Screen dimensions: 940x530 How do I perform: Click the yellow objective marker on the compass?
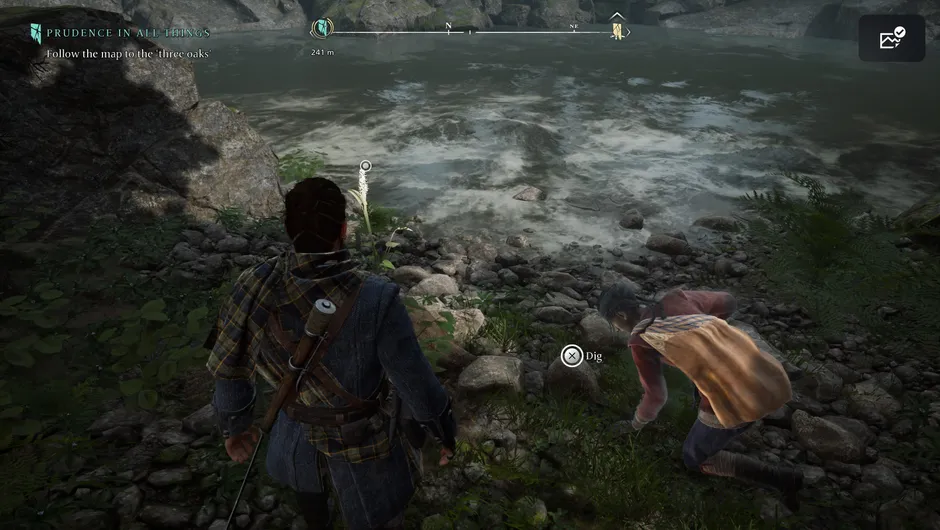point(618,31)
